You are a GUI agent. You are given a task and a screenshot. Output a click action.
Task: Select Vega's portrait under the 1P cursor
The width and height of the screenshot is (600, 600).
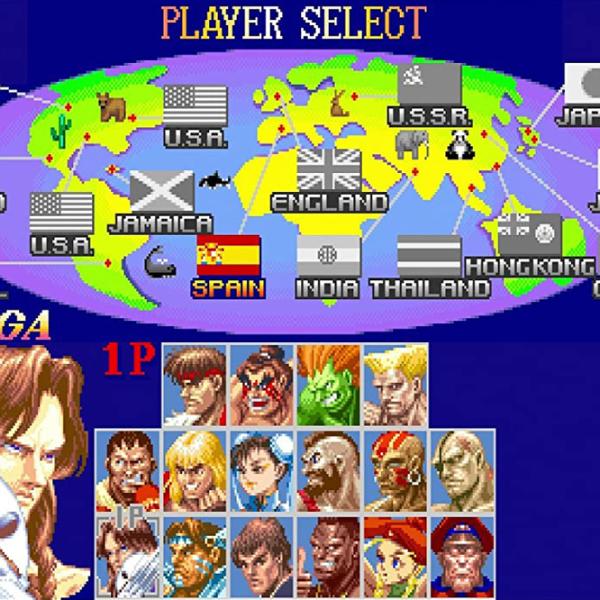129,557
